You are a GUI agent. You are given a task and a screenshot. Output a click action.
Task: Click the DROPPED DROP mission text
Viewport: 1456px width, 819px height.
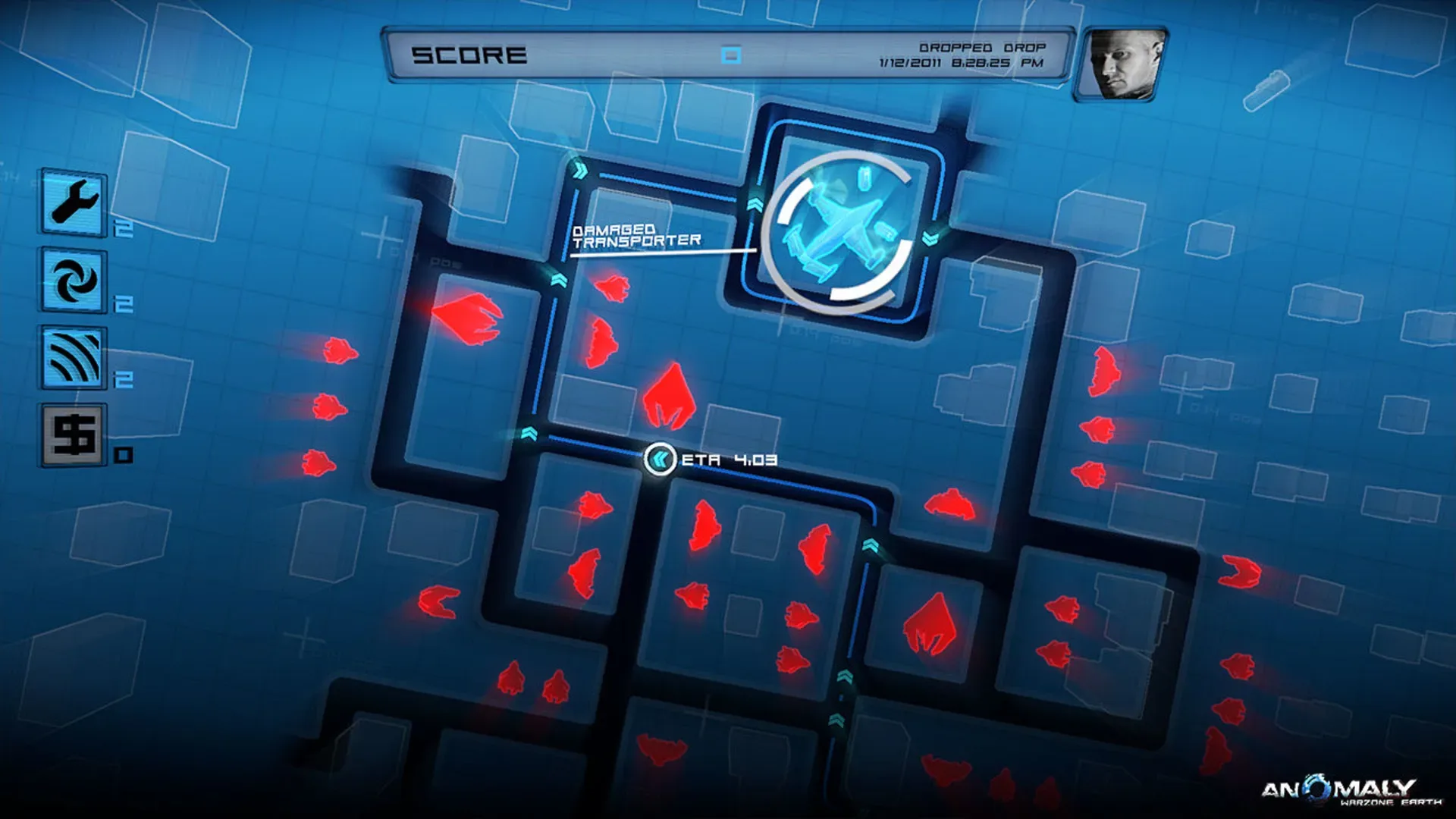click(x=984, y=45)
